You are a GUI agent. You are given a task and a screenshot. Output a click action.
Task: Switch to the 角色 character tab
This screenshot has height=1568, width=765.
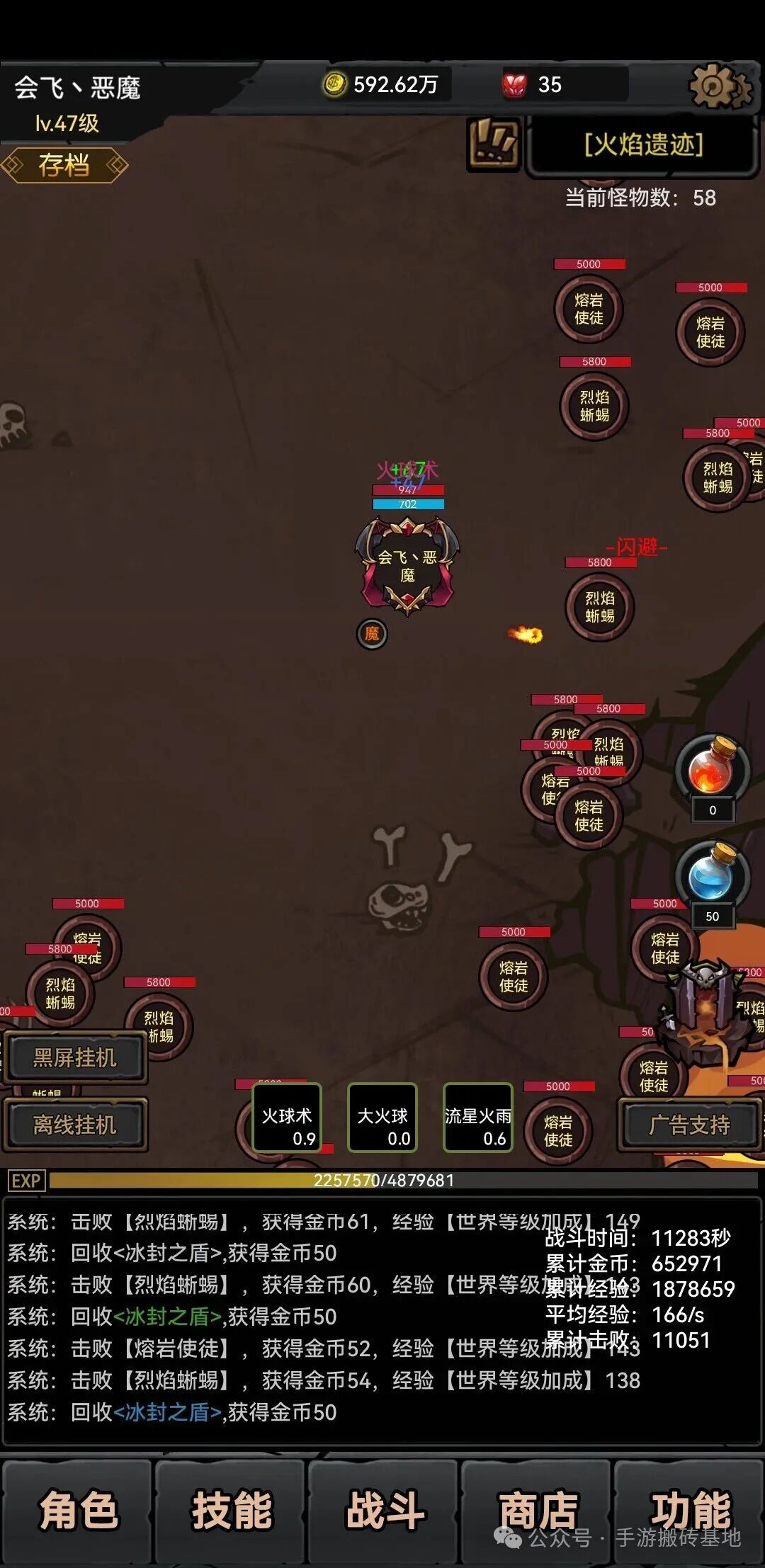(77, 1511)
